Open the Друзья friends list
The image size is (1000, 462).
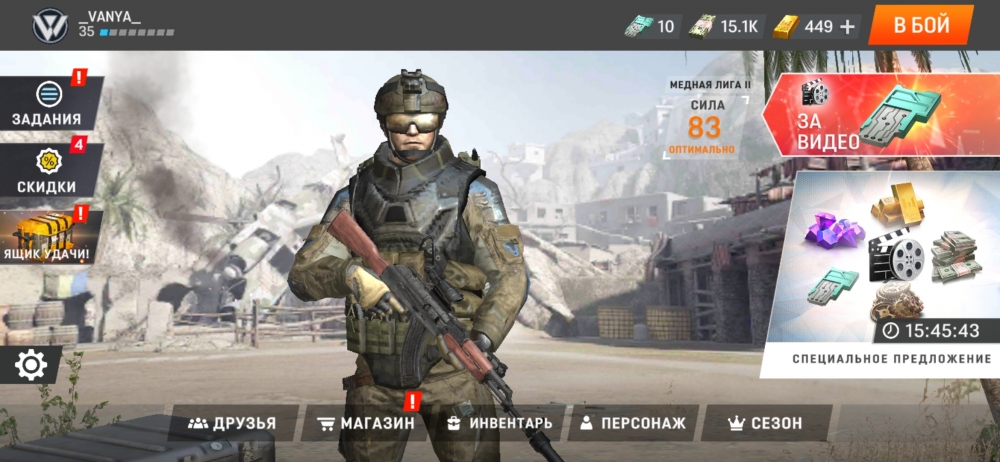pyautogui.click(x=233, y=423)
